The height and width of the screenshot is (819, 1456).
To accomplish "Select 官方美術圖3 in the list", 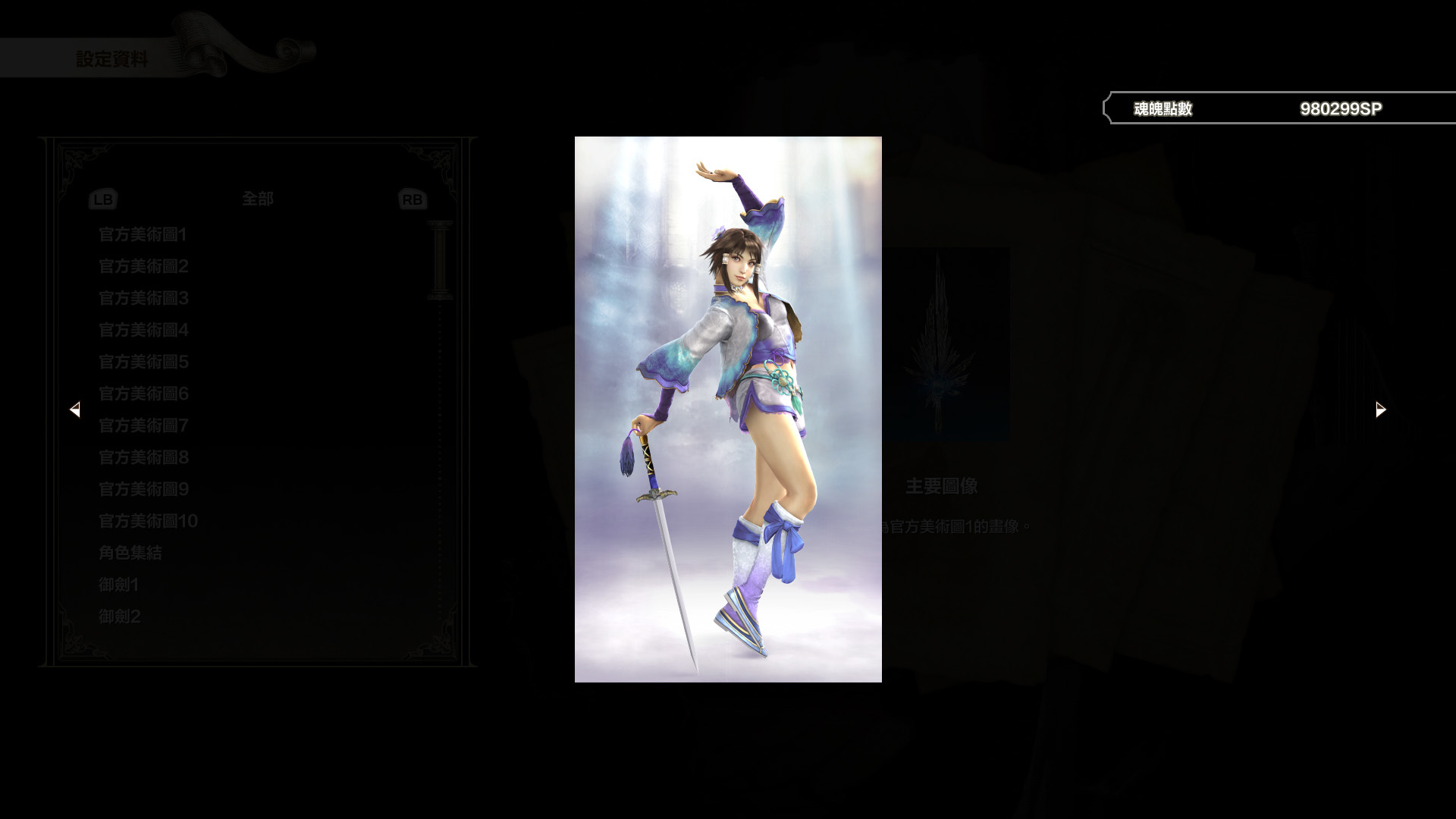I will point(143,299).
